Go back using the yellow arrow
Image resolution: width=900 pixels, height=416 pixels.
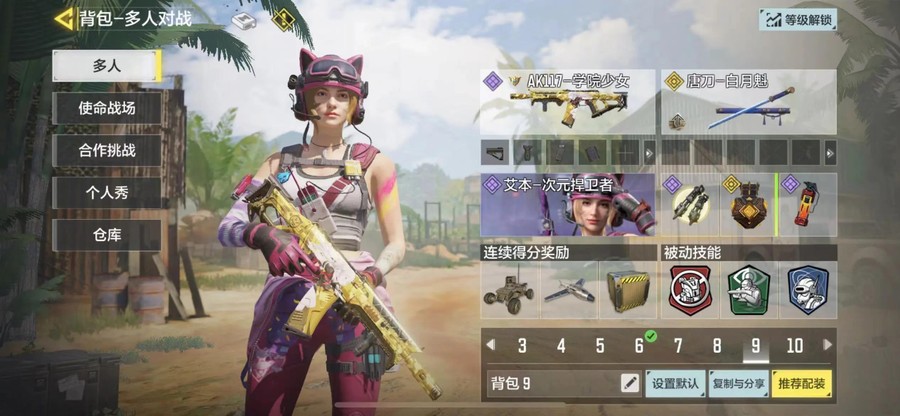point(66,18)
